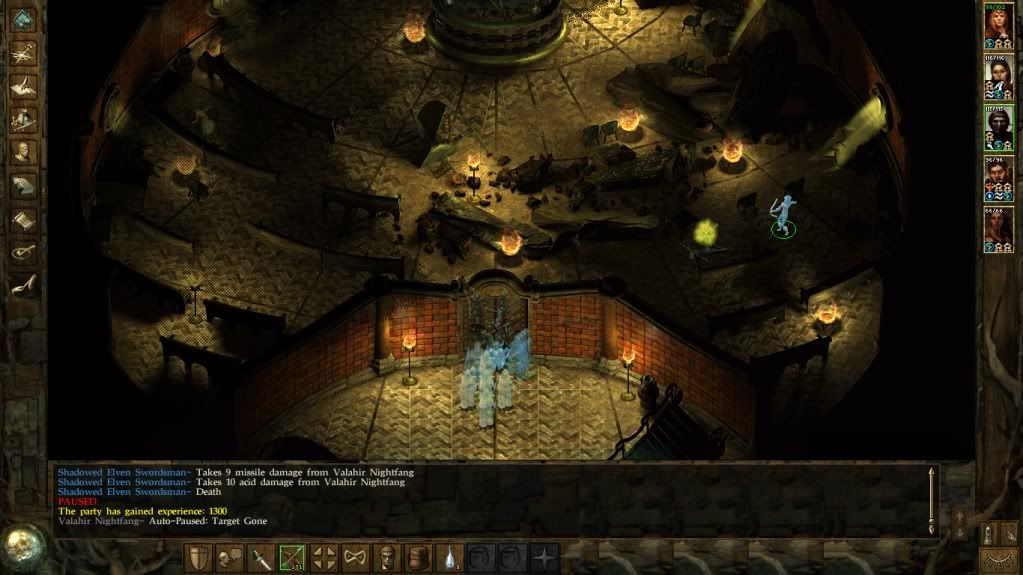Select the Guard shield action button
Image resolution: width=1023 pixels, height=575 pixels.
[x=200, y=558]
